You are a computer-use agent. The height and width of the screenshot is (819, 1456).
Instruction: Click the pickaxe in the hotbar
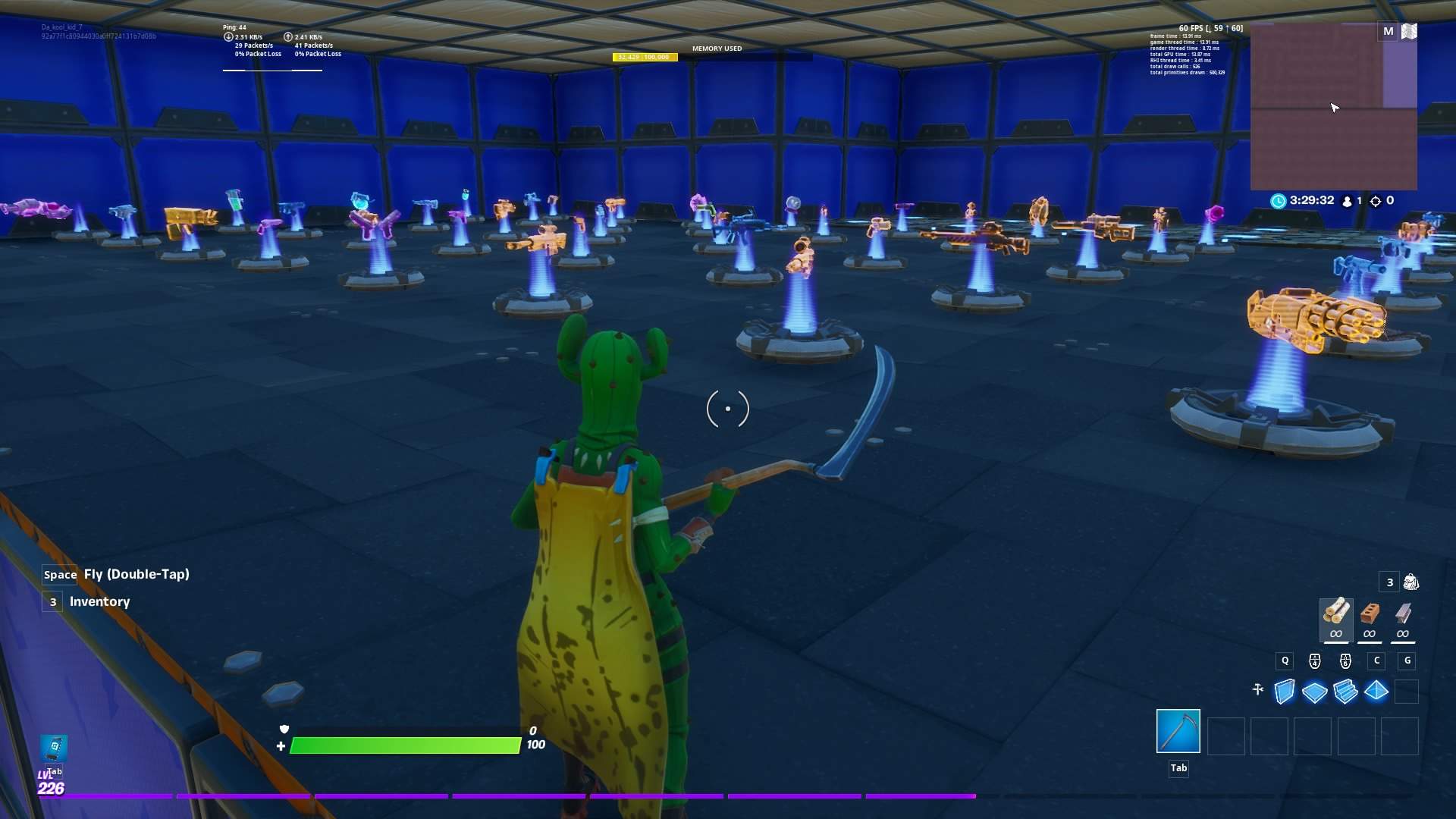[x=1180, y=730]
